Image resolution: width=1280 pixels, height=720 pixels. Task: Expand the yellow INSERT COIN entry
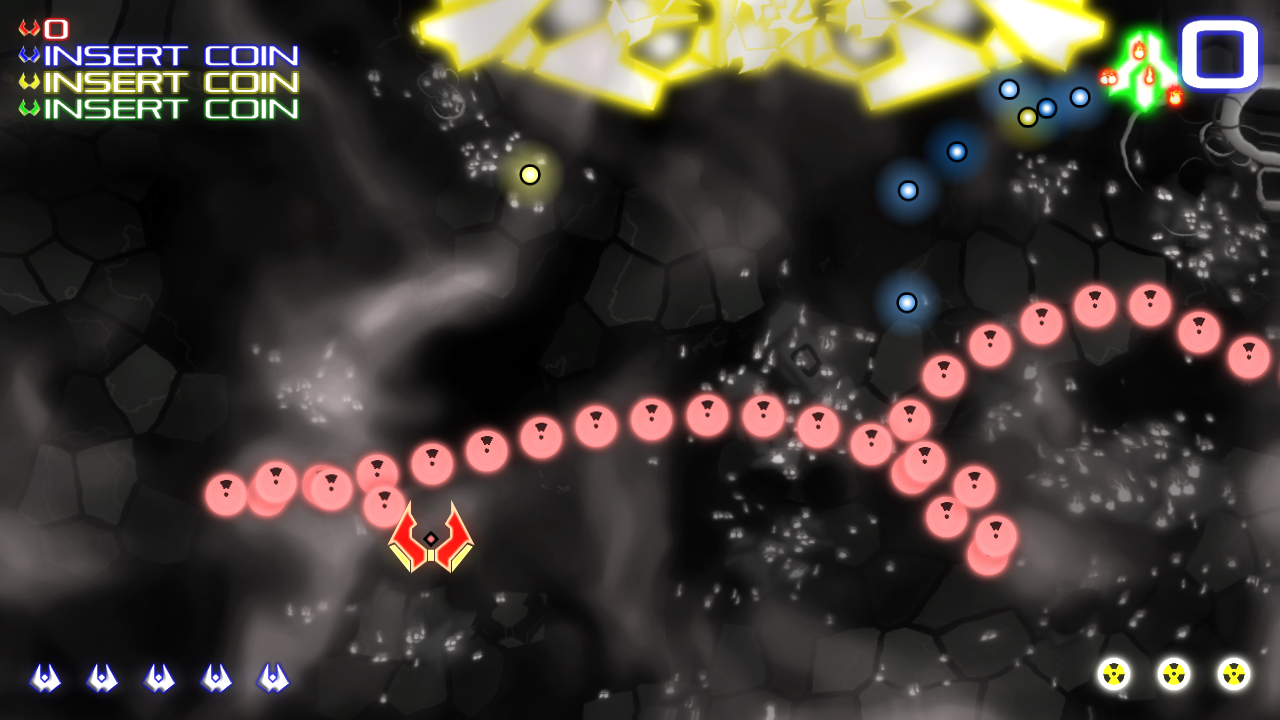[168, 83]
